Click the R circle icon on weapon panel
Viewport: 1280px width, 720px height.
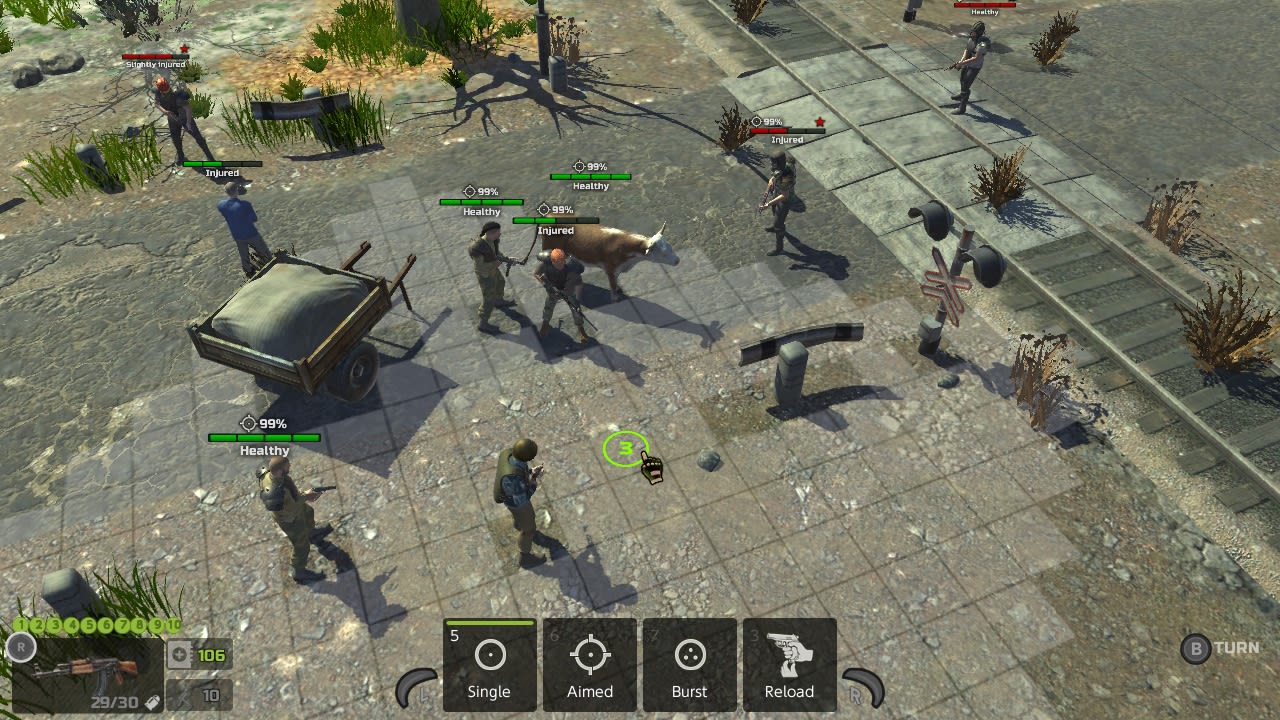pyautogui.click(x=21, y=648)
